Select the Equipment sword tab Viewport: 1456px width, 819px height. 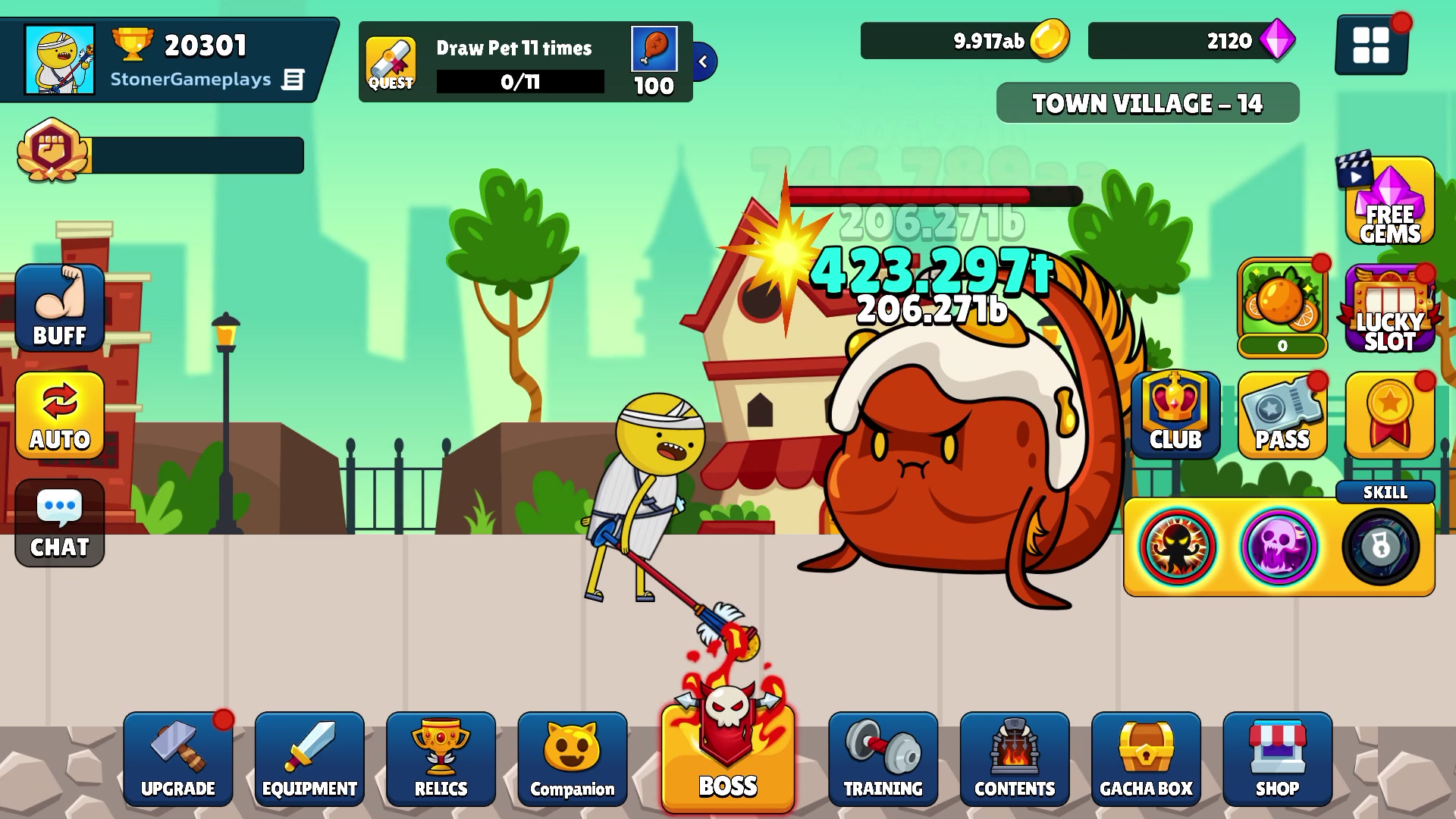[x=309, y=758]
